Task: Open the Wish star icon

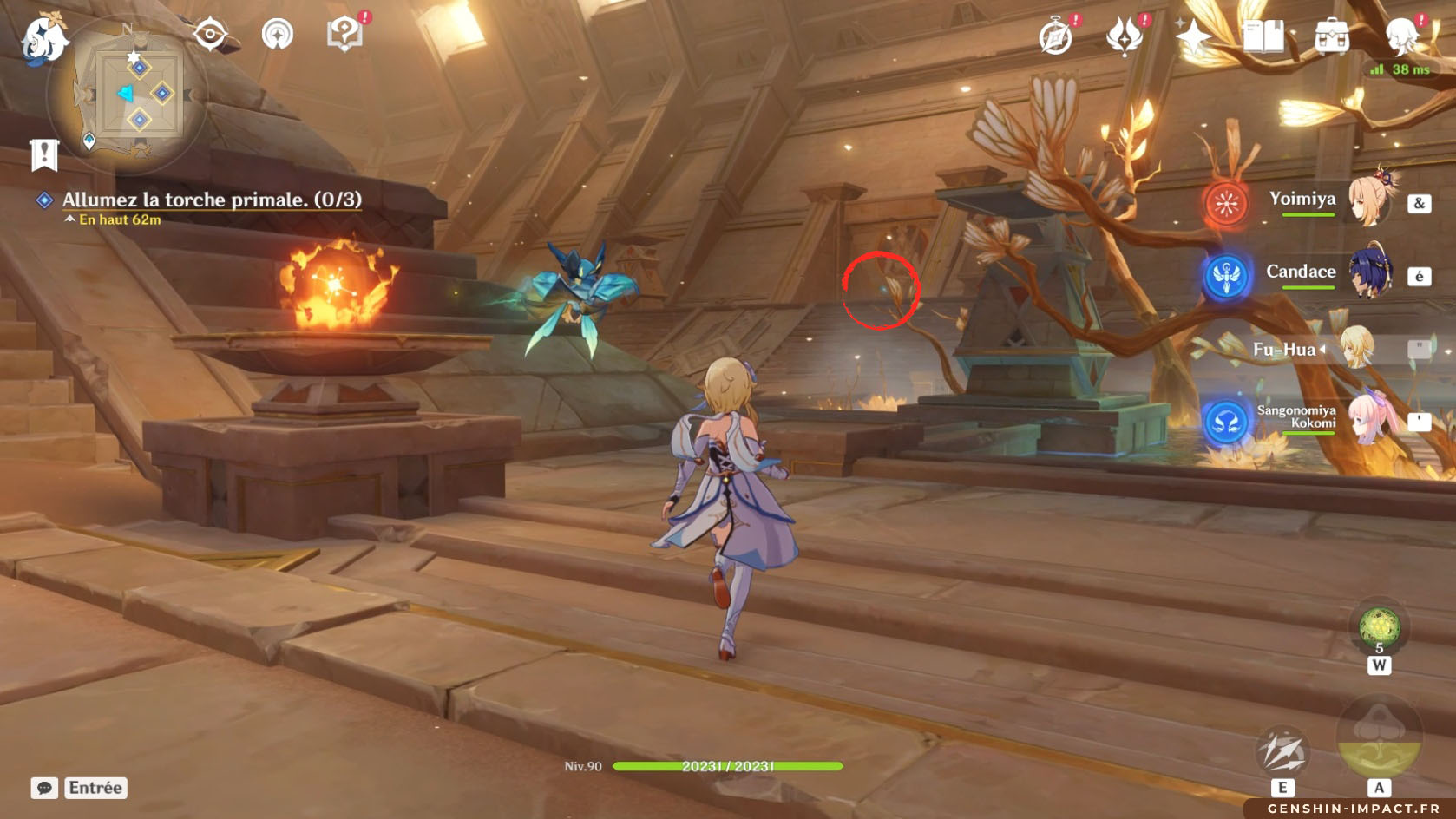Action: click(1194, 37)
